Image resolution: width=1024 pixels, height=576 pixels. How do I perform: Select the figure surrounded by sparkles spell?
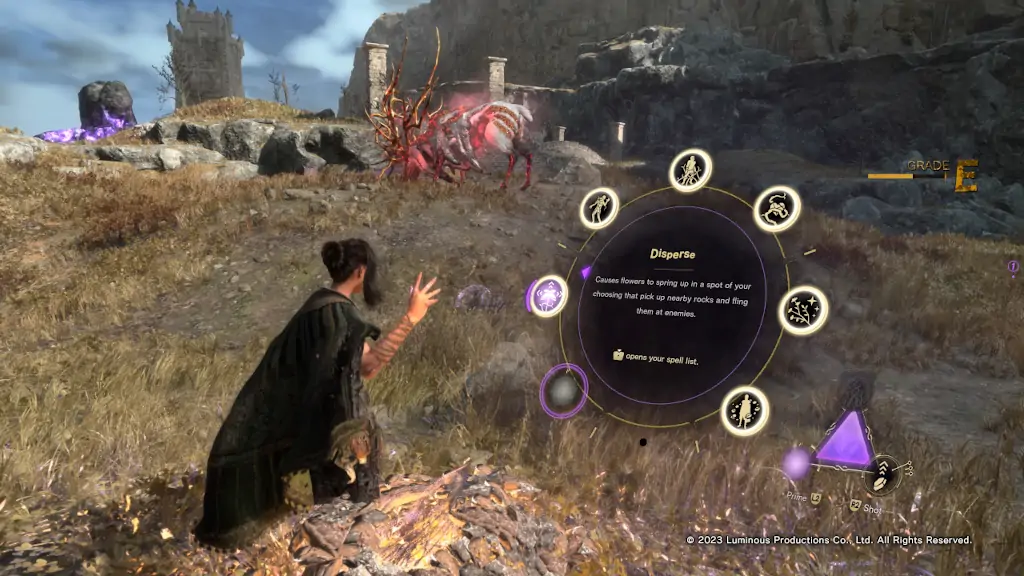click(745, 410)
